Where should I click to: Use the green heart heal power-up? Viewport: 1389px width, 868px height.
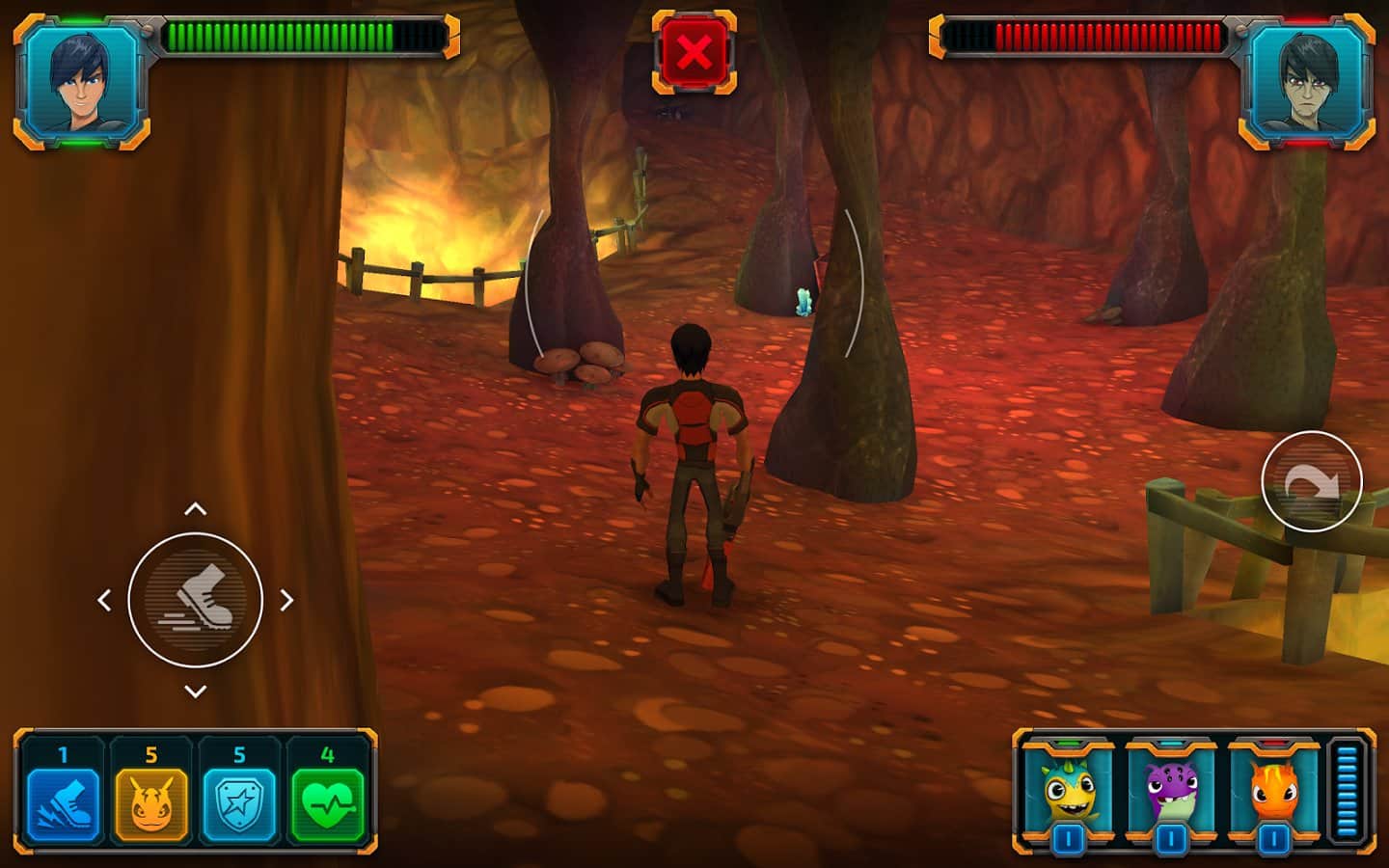point(328,802)
